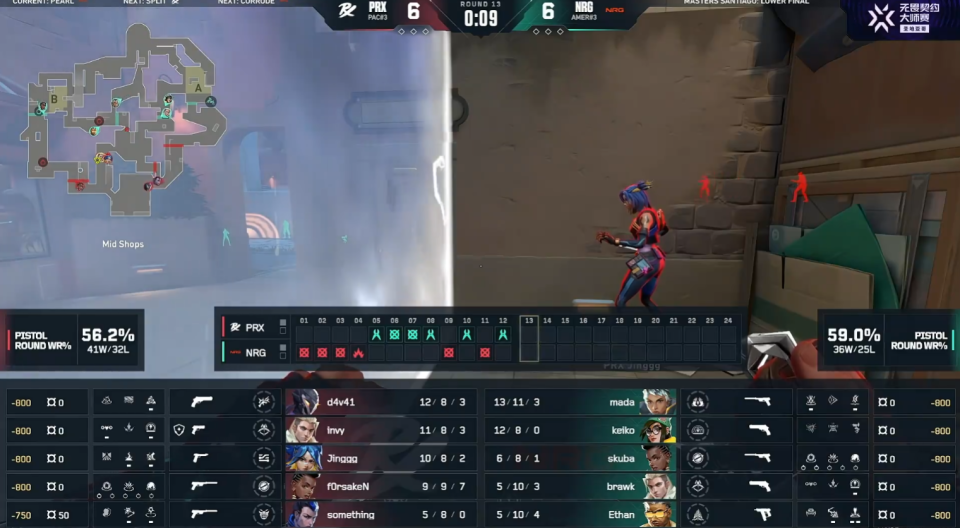Click the NRG team name in the top scorebar
The width and height of the screenshot is (960, 528).
[x=584, y=8]
